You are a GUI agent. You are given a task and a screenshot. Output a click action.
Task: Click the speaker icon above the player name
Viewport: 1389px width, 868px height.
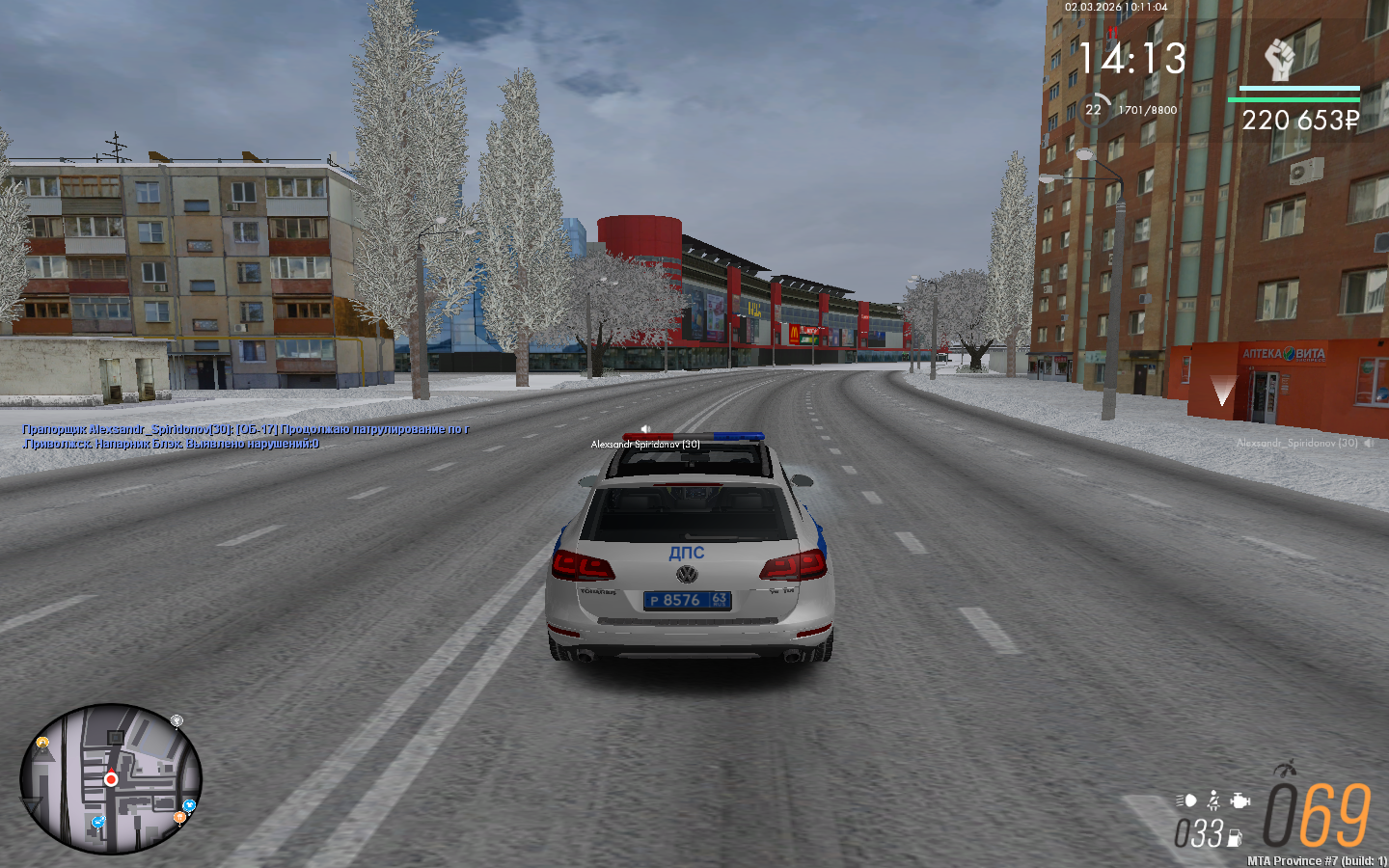point(645,429)
